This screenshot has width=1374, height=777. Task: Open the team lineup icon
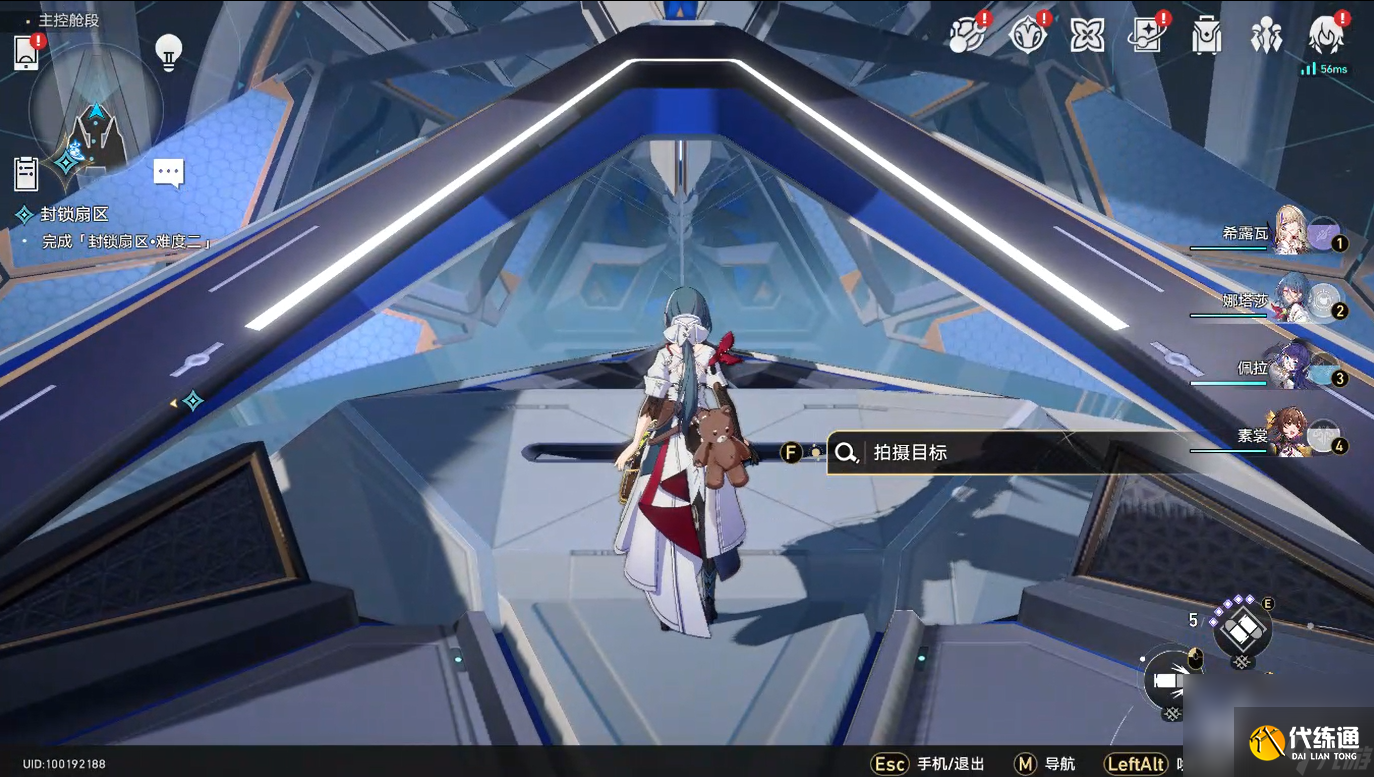[x=1267, y=37]
